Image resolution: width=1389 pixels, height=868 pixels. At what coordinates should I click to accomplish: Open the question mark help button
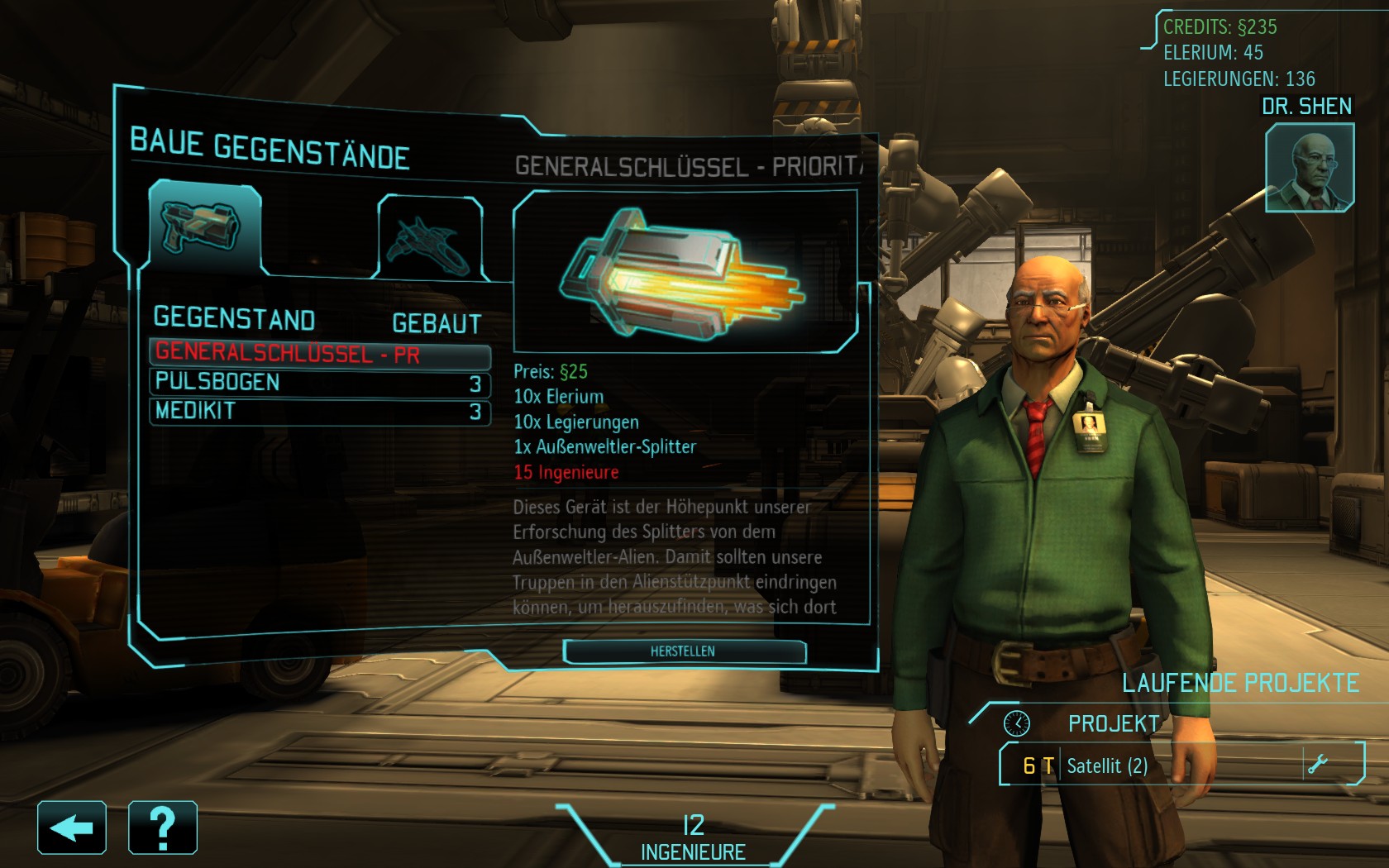pos(163,827)
